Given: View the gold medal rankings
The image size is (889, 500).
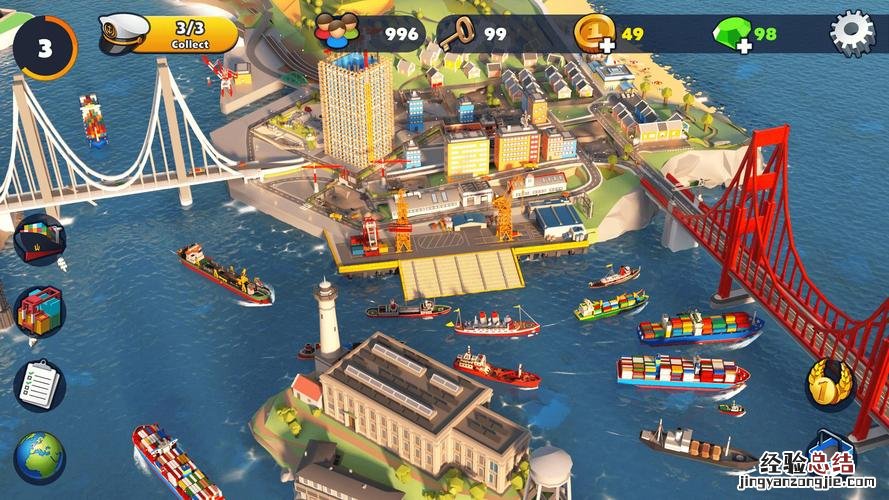Looking at the screenshot, I should [x=830, y=383].
